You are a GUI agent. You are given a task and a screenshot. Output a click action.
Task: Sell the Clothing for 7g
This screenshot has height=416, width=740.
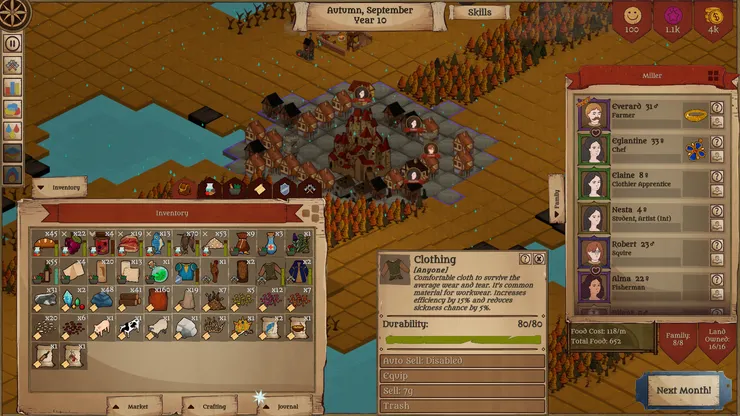pyautogui.click(x=462, y=391)
